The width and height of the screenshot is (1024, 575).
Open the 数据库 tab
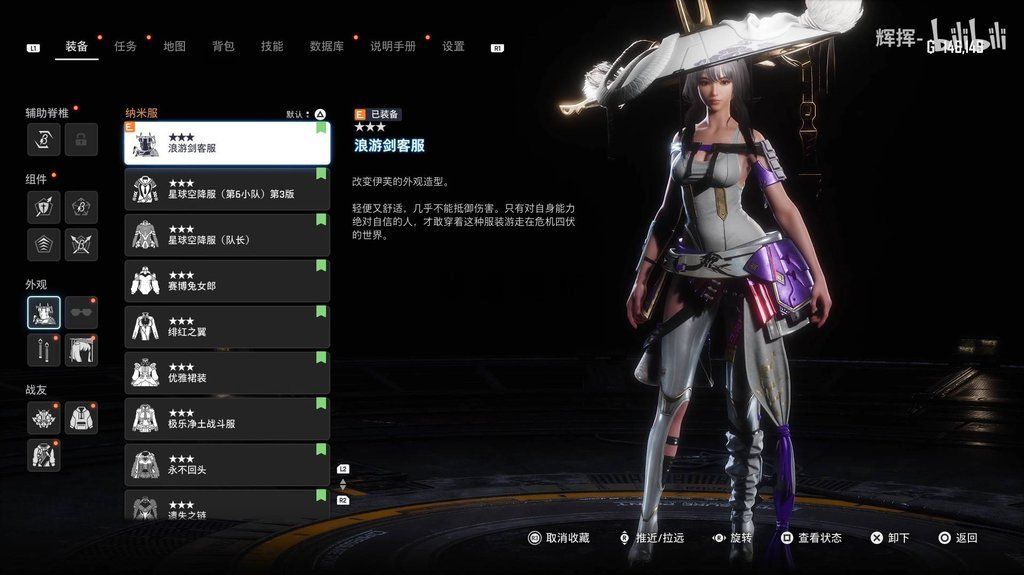point(326,46)
